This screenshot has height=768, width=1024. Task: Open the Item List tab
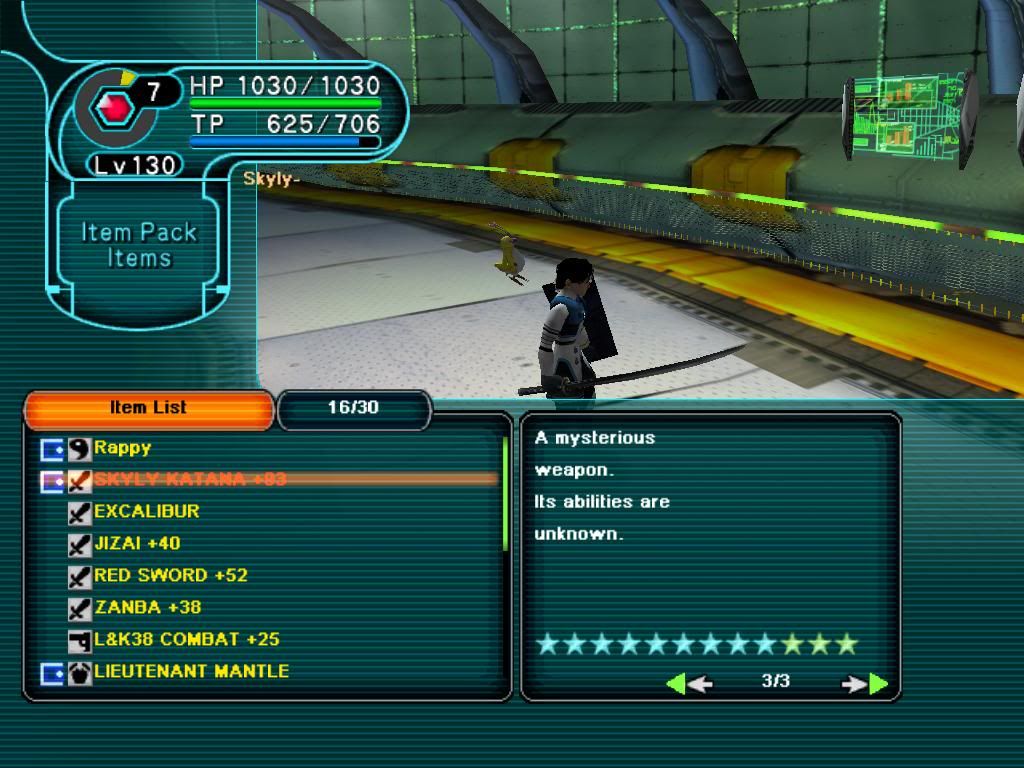pos(148,408)
